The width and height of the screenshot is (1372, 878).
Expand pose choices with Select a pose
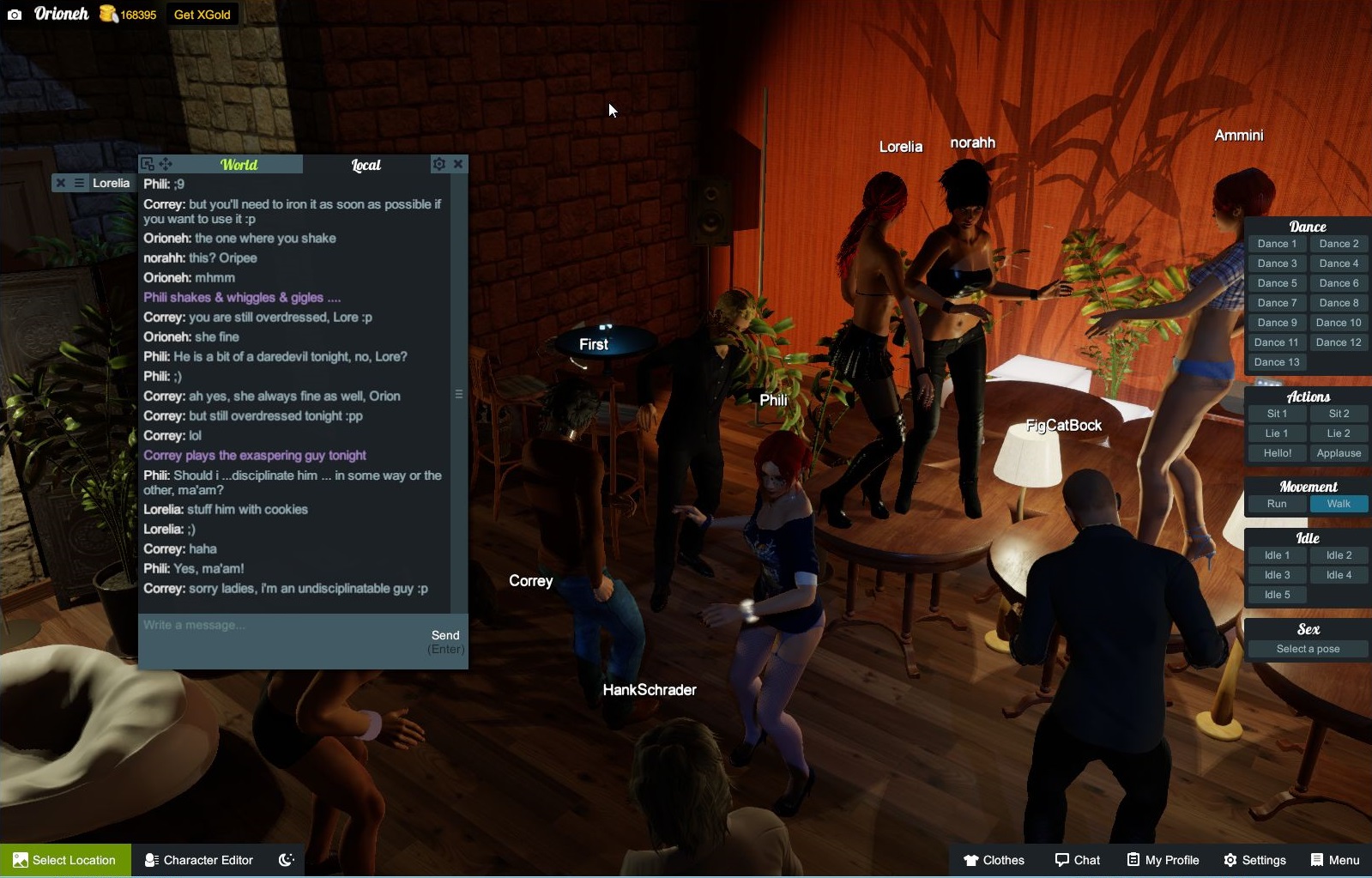point(1307,648)
